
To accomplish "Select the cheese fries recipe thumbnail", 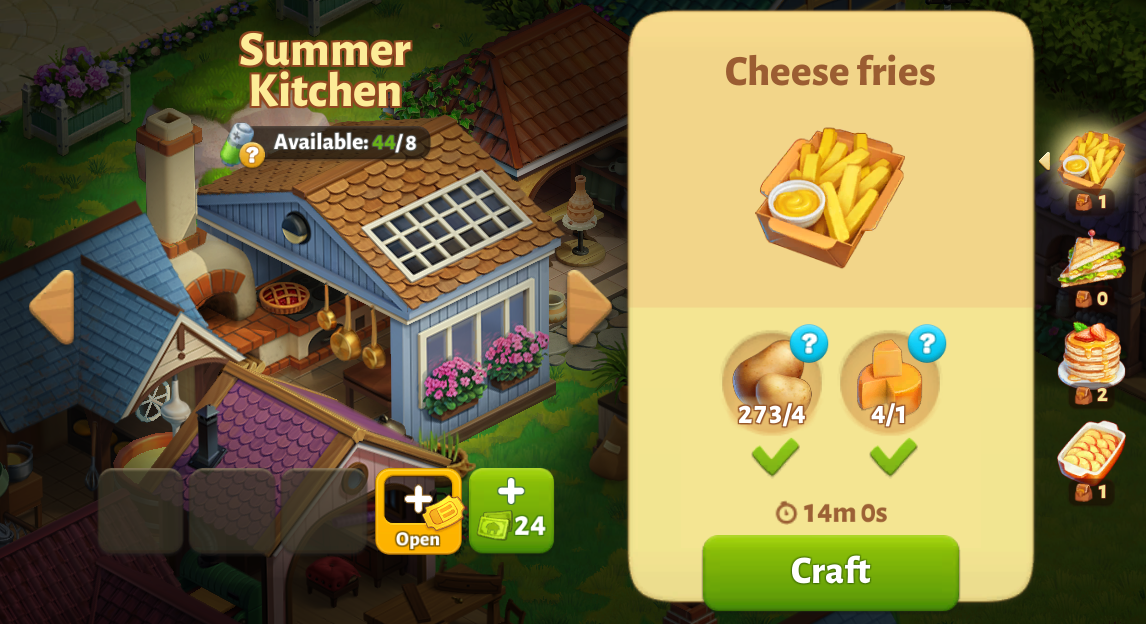I will point(1091,160).
